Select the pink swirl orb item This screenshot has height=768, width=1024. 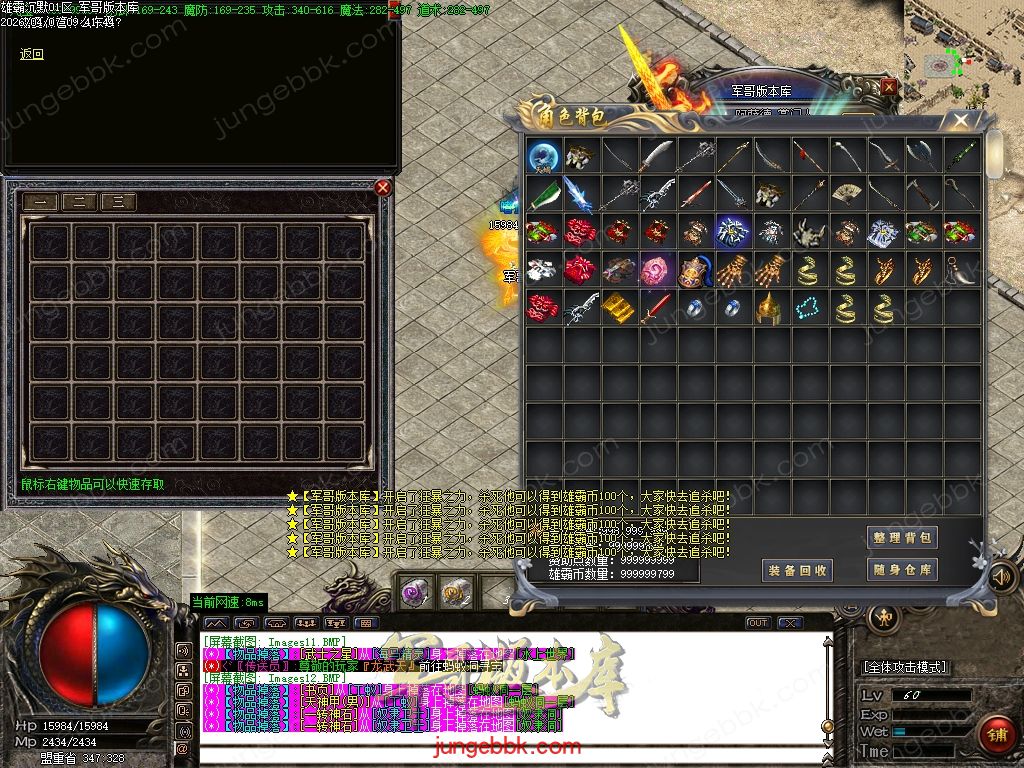click(x=656, y=270)
